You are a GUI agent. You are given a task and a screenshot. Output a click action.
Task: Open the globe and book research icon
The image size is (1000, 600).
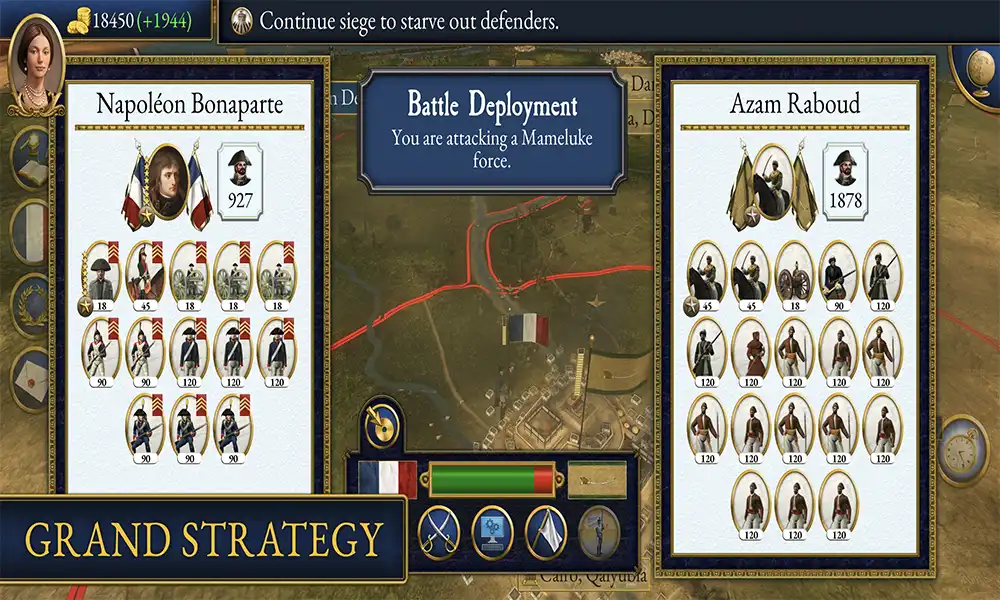(32, 155)
